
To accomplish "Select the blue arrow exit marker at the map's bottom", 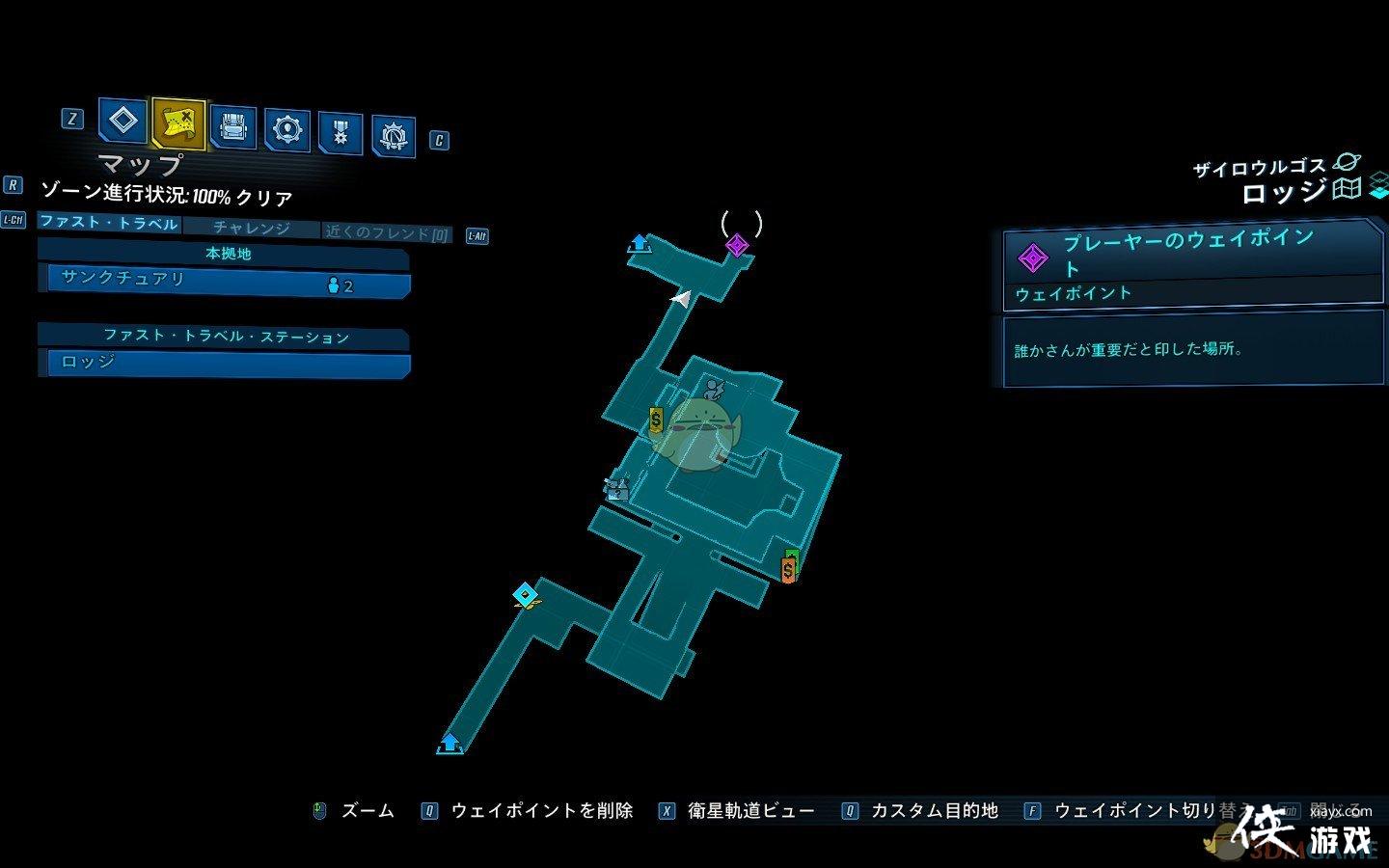I will (x=449, y=744).
